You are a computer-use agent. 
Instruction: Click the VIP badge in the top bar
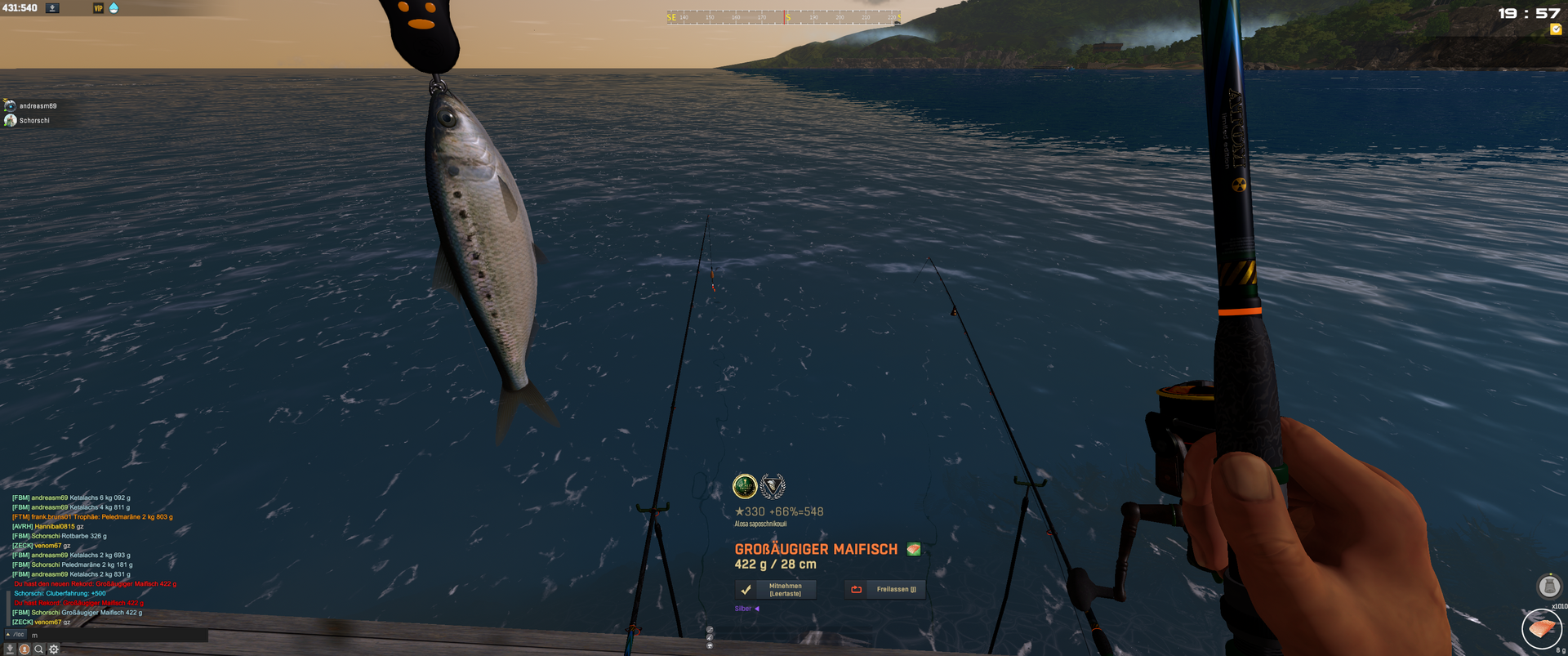98,8
